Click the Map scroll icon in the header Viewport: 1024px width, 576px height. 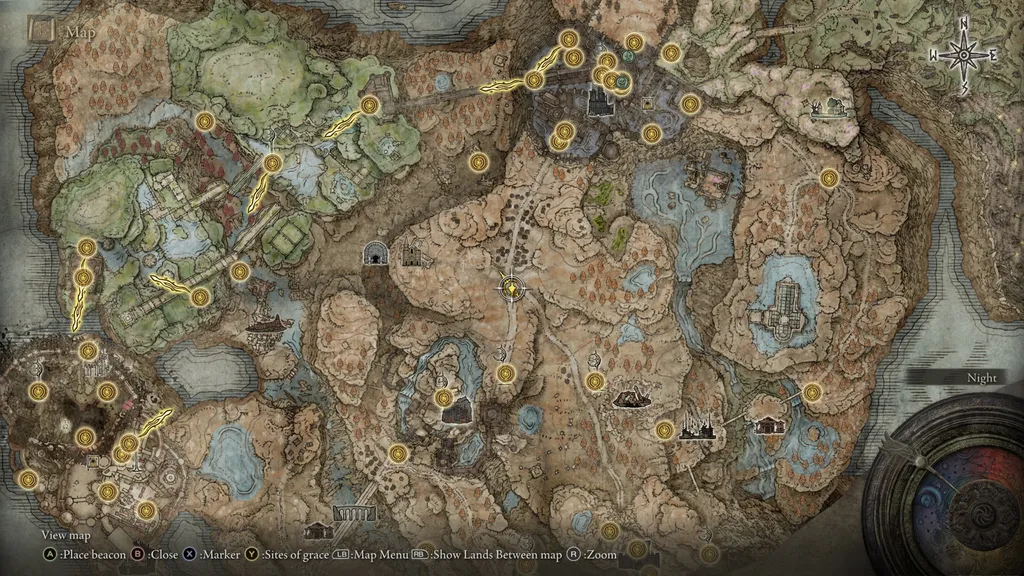tap(41, 30)
